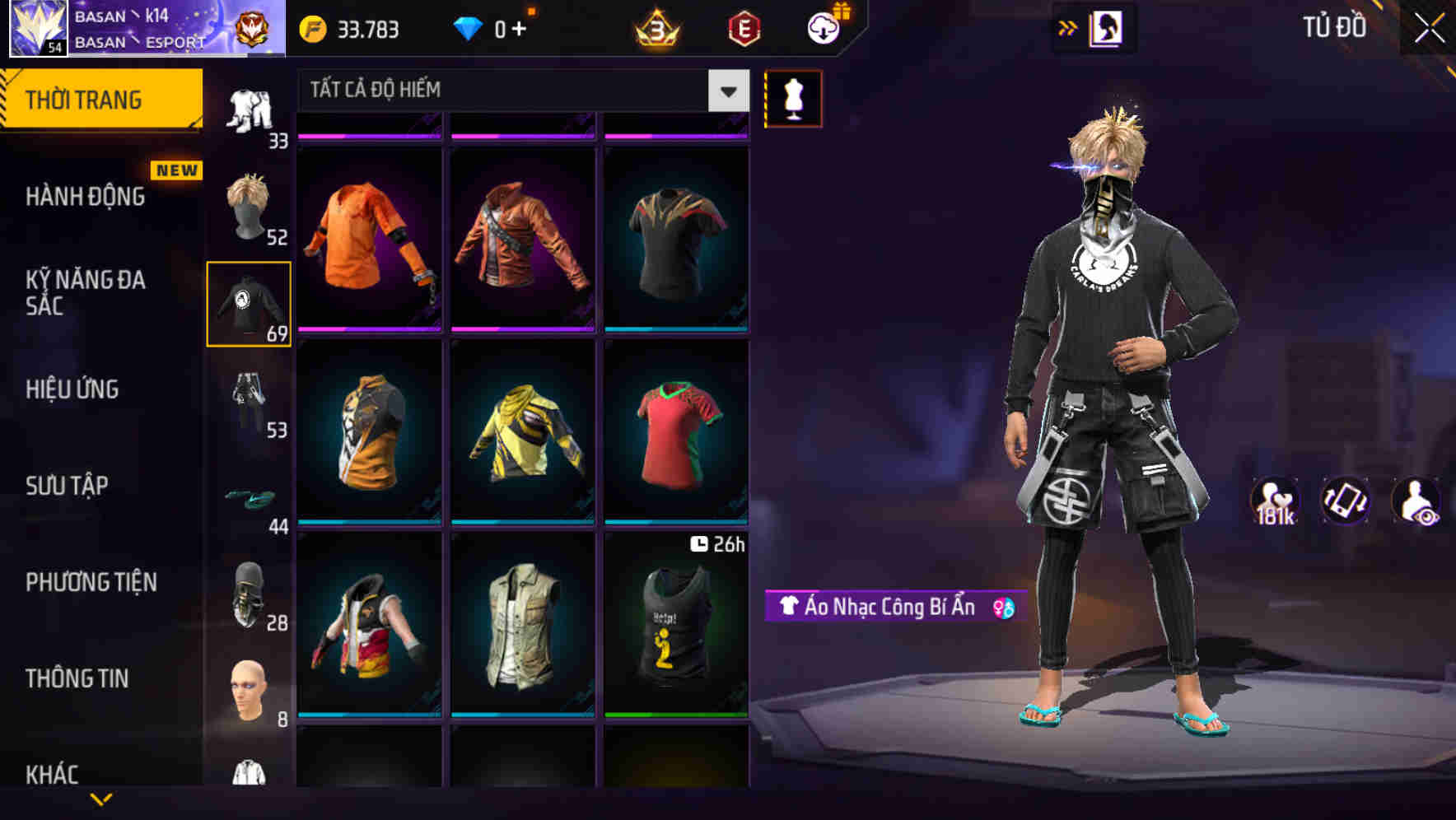The height and width of the screenshot is (820, 1456).
Task: Open the cloud download gift icon
Action: tap(822, 27)
